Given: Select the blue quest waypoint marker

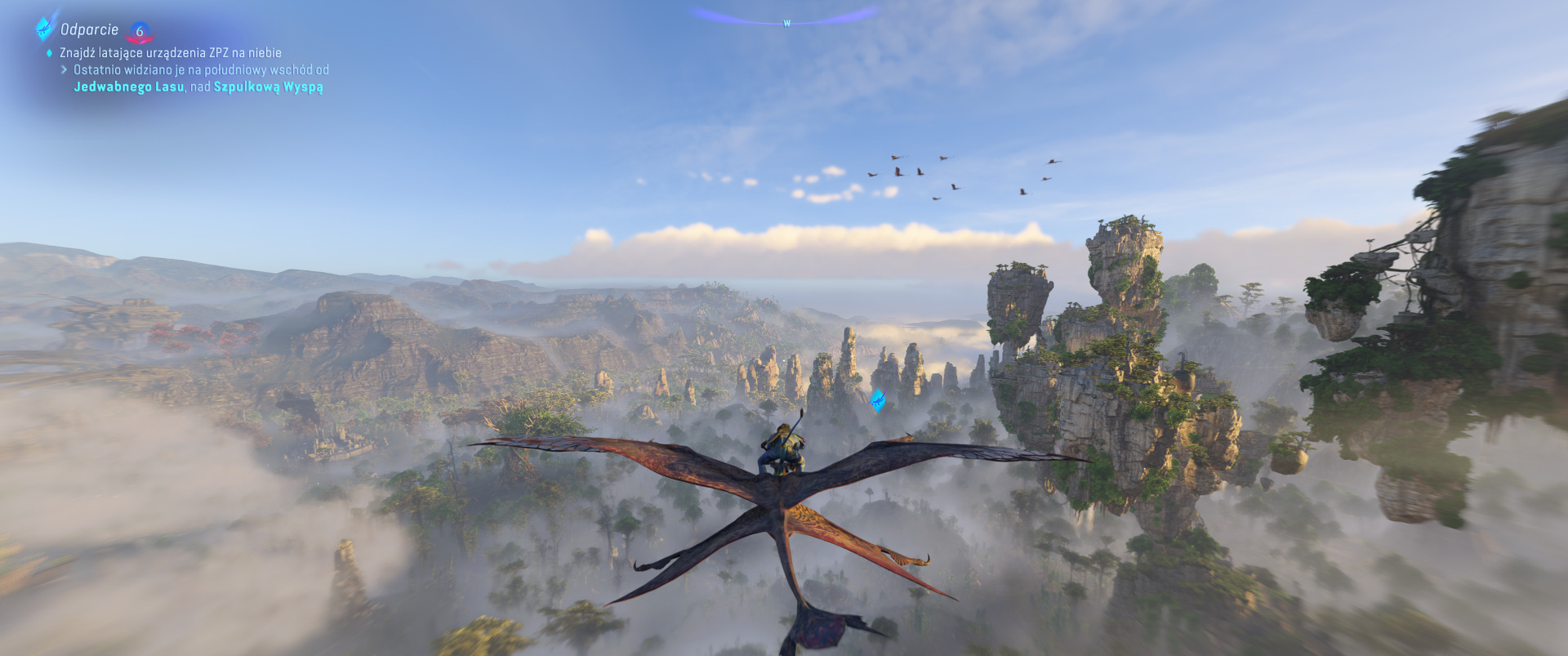Looking at the screenshot, I should point(877,399).
